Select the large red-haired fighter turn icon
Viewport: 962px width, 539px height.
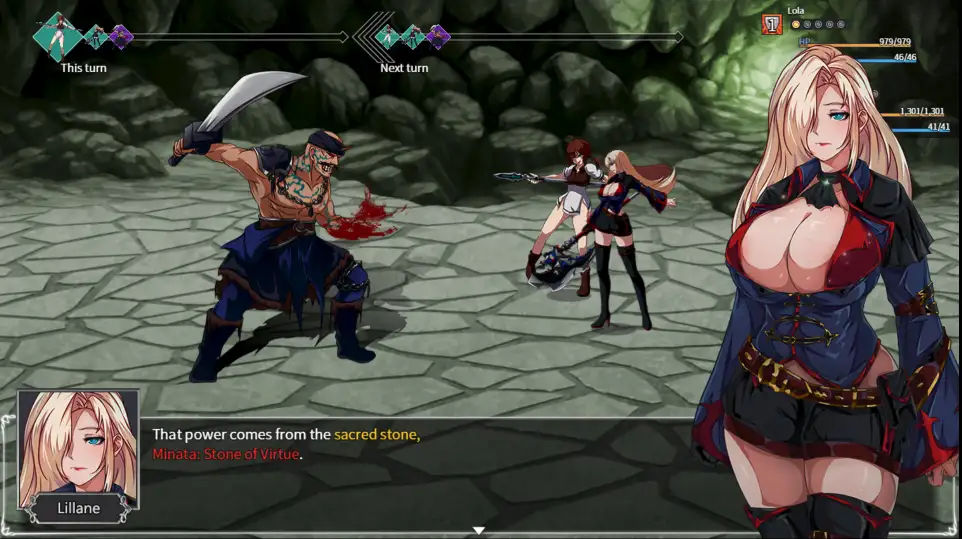56,36
